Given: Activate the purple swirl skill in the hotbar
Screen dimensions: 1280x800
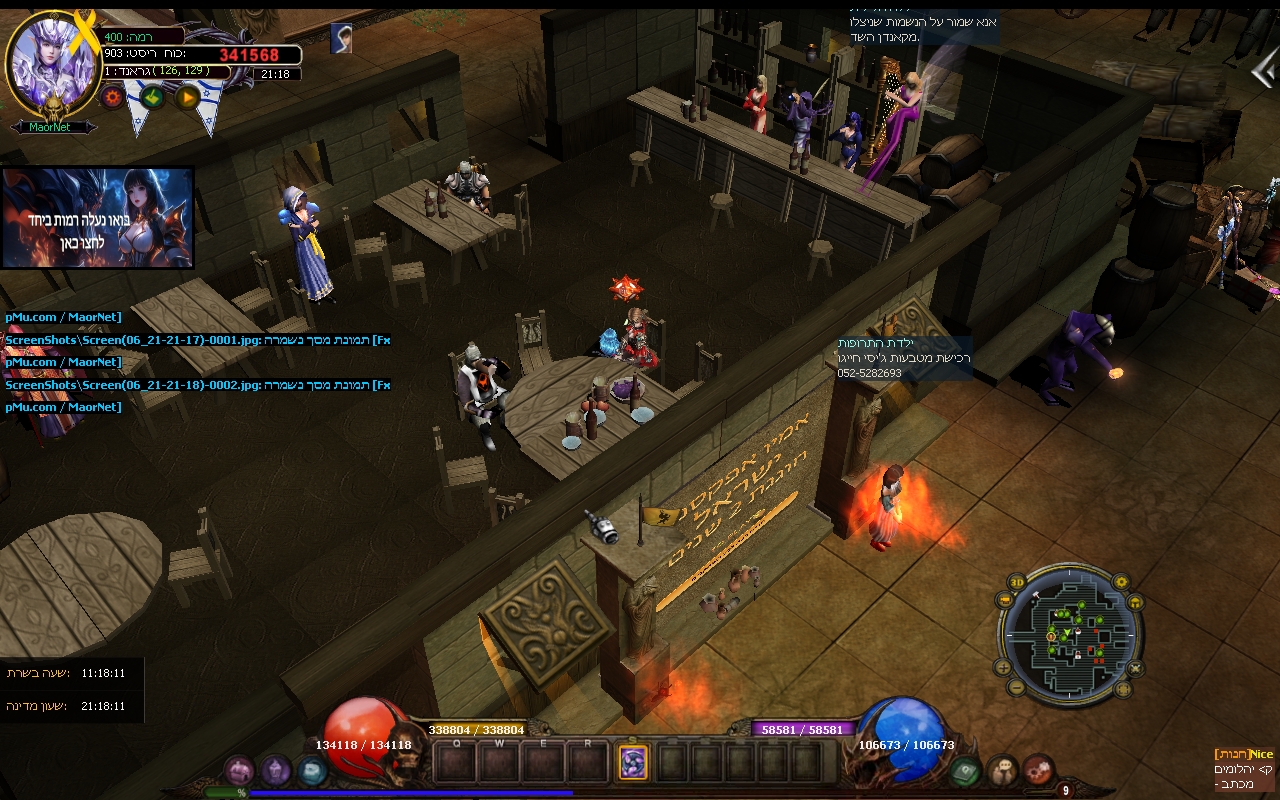Looking at the screenshot, I should coord(633,763).
